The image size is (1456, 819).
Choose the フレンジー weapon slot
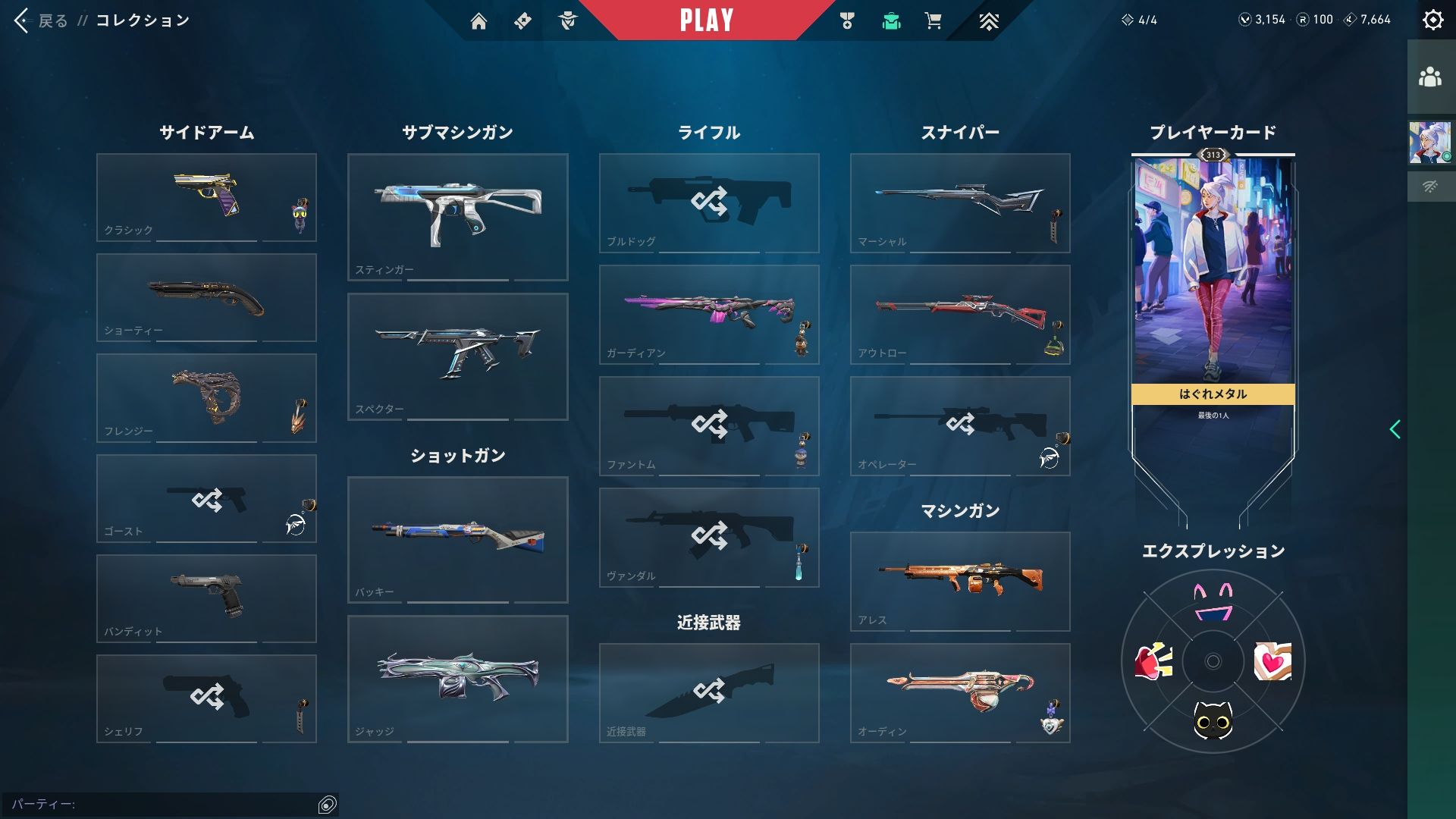(x=206, y=397)
